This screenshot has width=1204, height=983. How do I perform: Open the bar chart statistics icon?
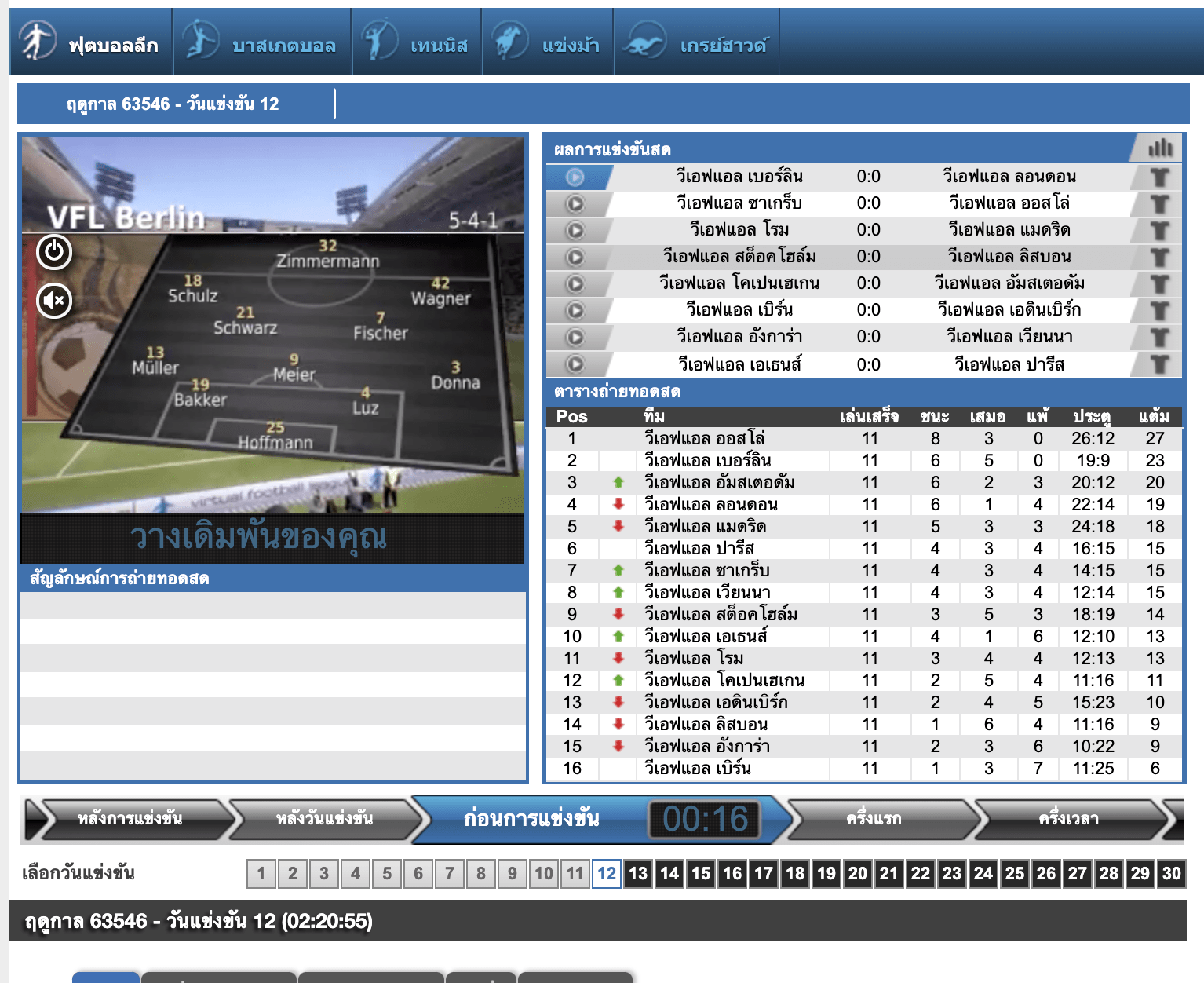pyautogui.click(x=1160, y=148)
